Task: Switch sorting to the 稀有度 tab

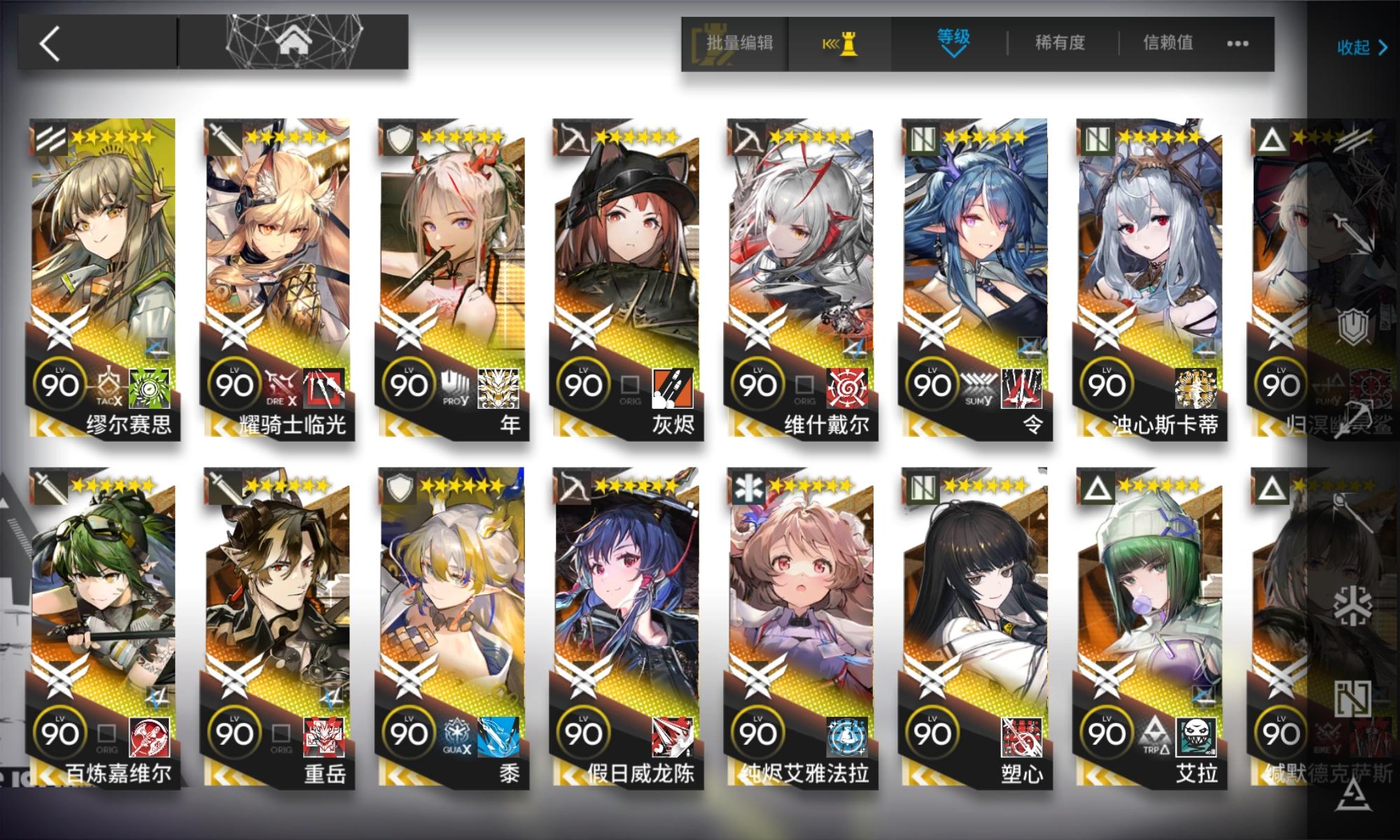Action: pyautogui.click(x=1061, y=43)
